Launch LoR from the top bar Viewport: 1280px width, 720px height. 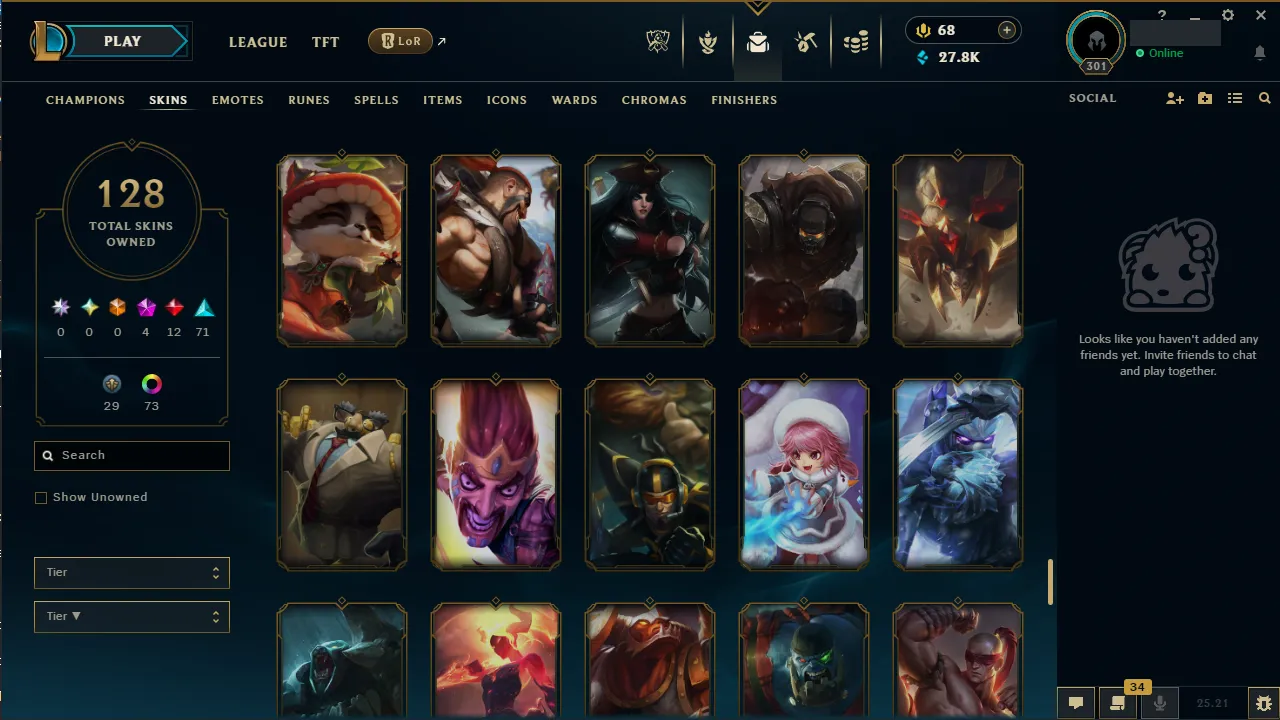(400, 41)
